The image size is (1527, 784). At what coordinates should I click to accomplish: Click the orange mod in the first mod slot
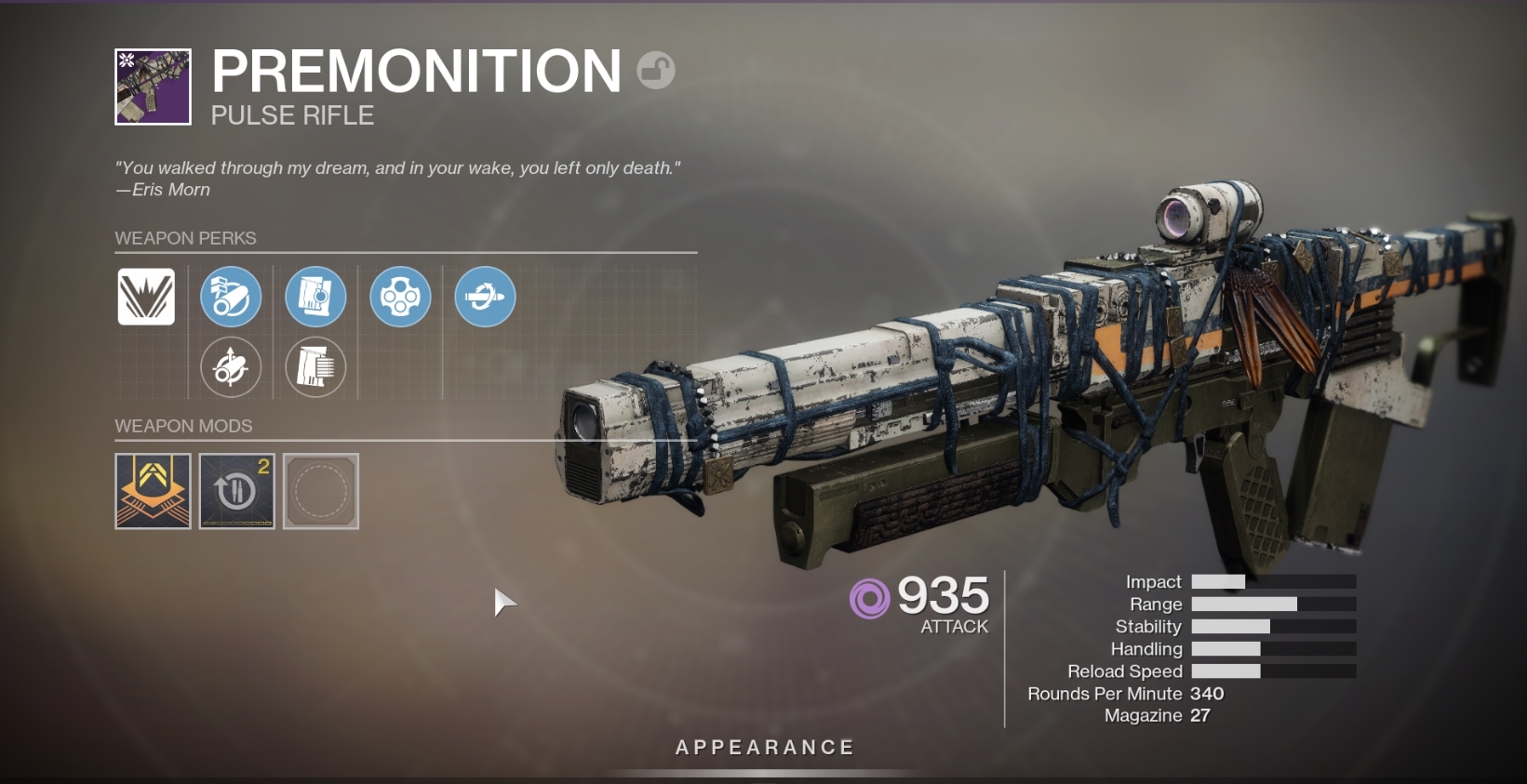coord(152,491)
